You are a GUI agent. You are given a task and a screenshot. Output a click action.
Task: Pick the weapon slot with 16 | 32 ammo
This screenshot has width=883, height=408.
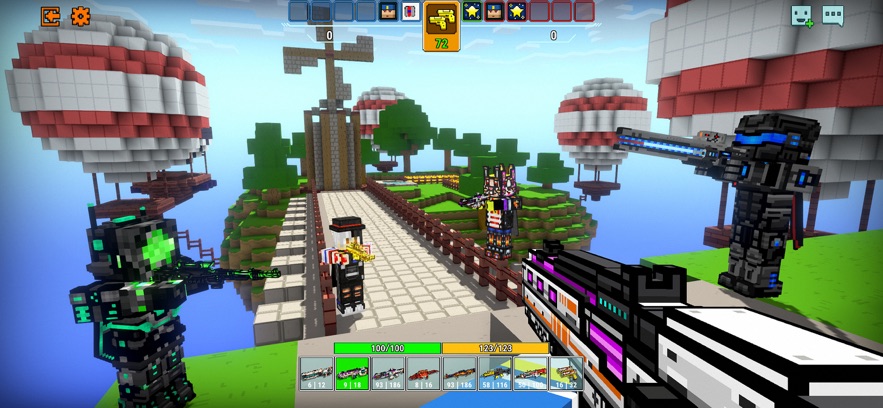pos(565,373)
